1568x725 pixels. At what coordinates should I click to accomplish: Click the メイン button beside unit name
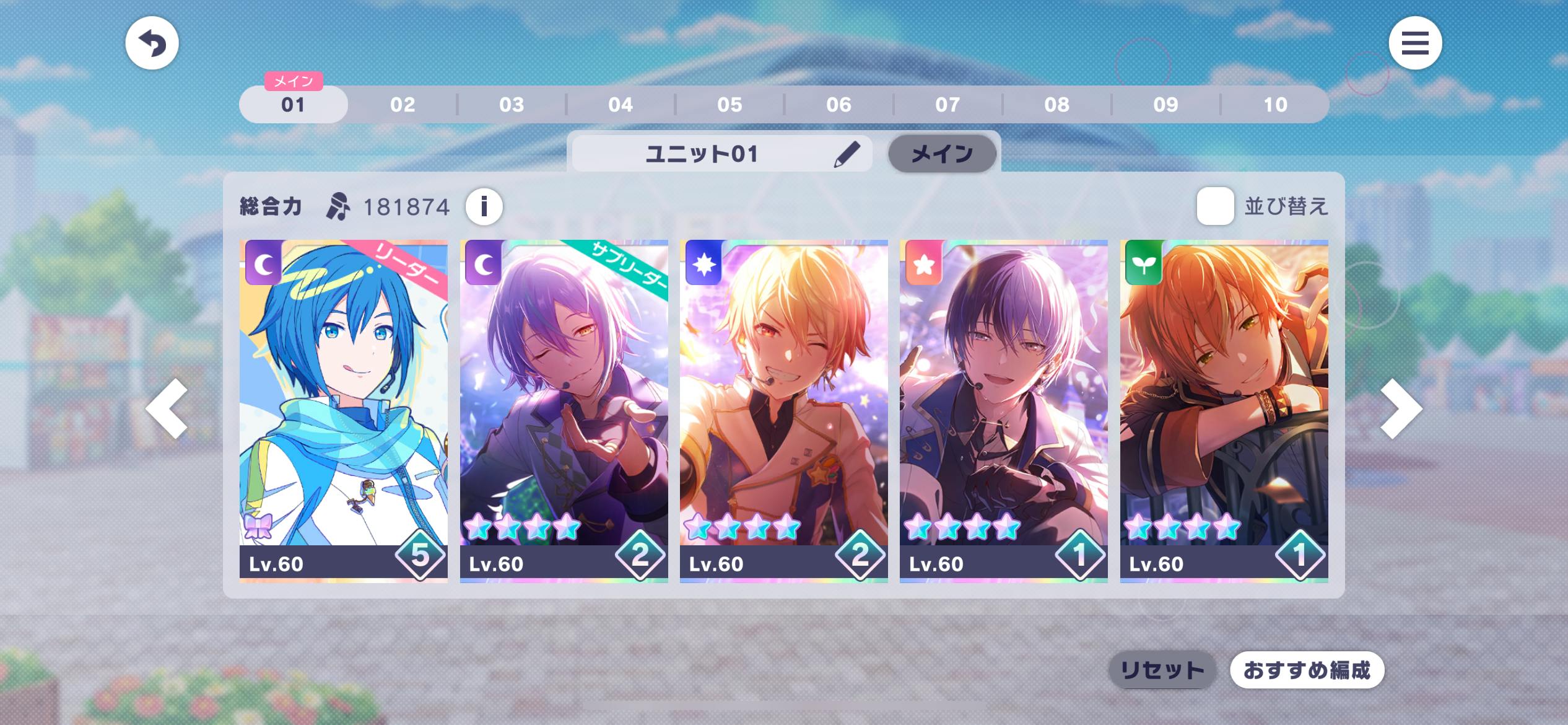[942, 154]
